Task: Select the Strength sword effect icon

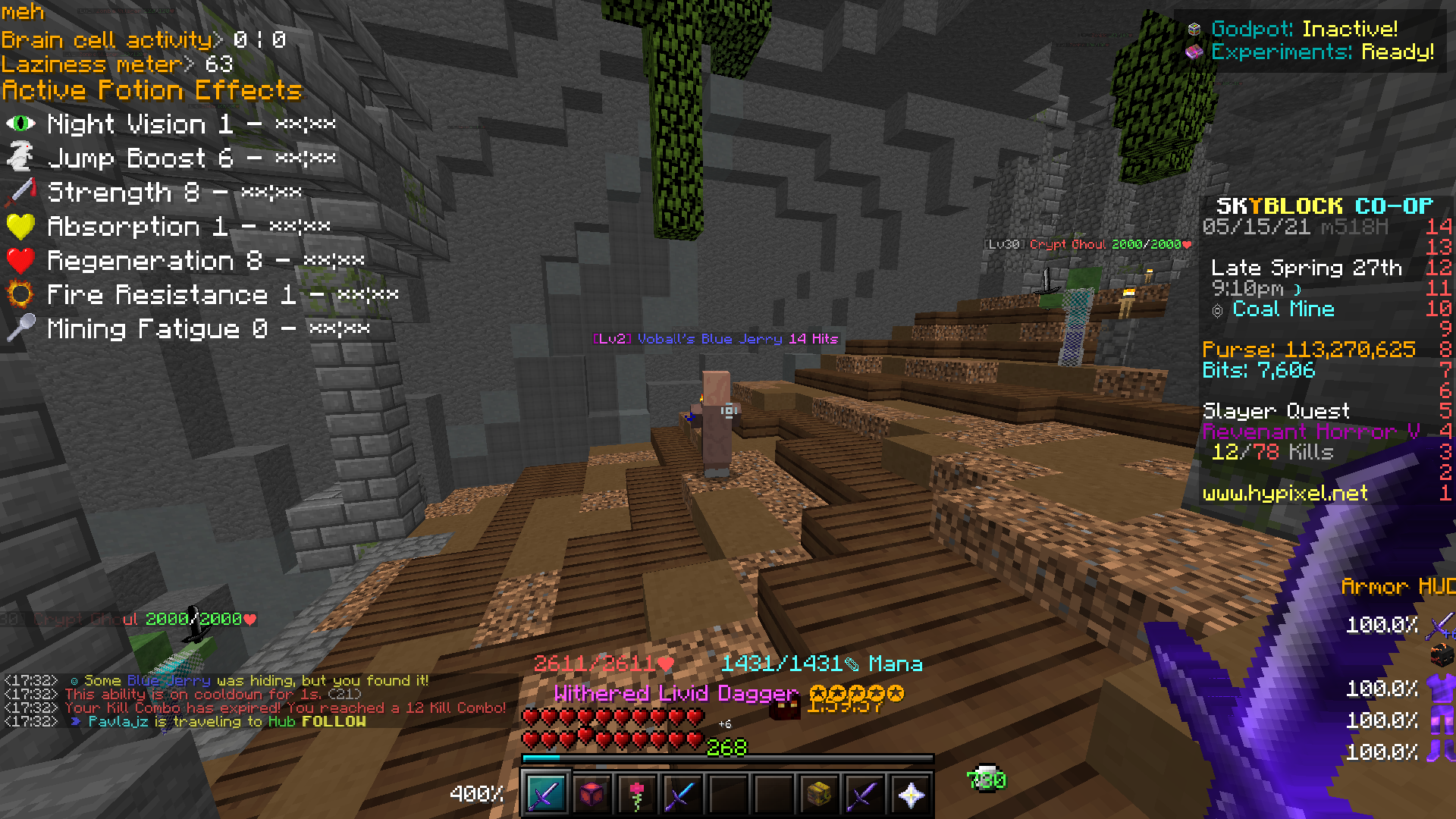Action: [x=20, y=190]
